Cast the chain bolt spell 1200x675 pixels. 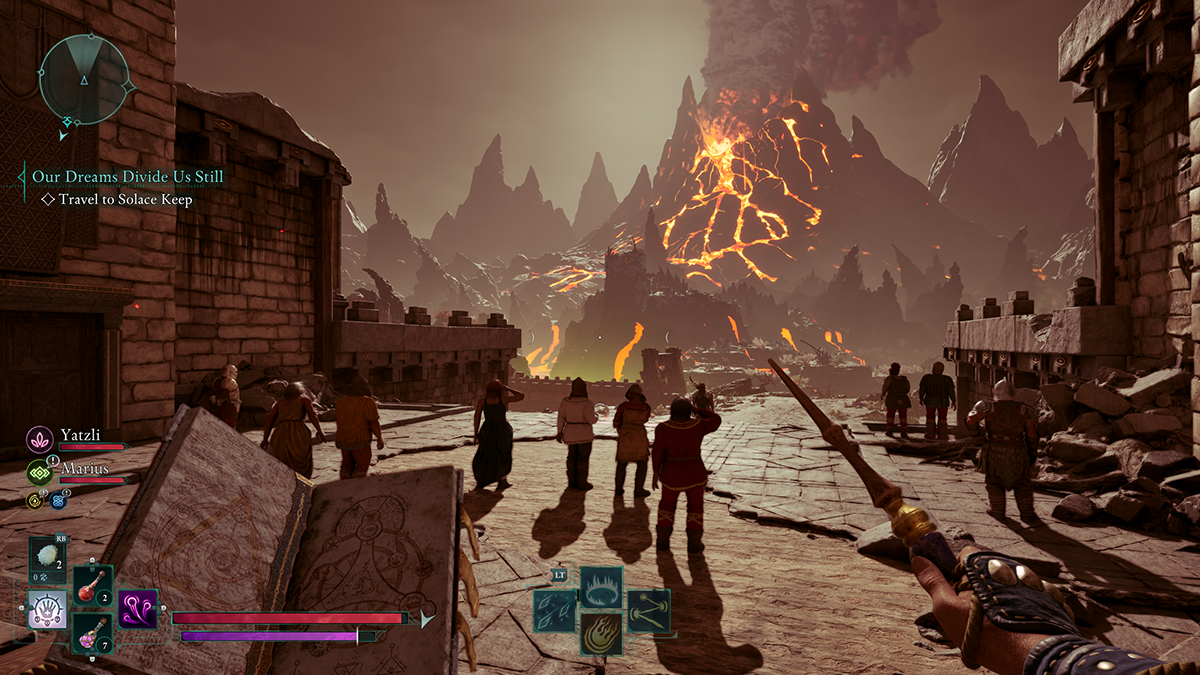[x=648, y=610]
